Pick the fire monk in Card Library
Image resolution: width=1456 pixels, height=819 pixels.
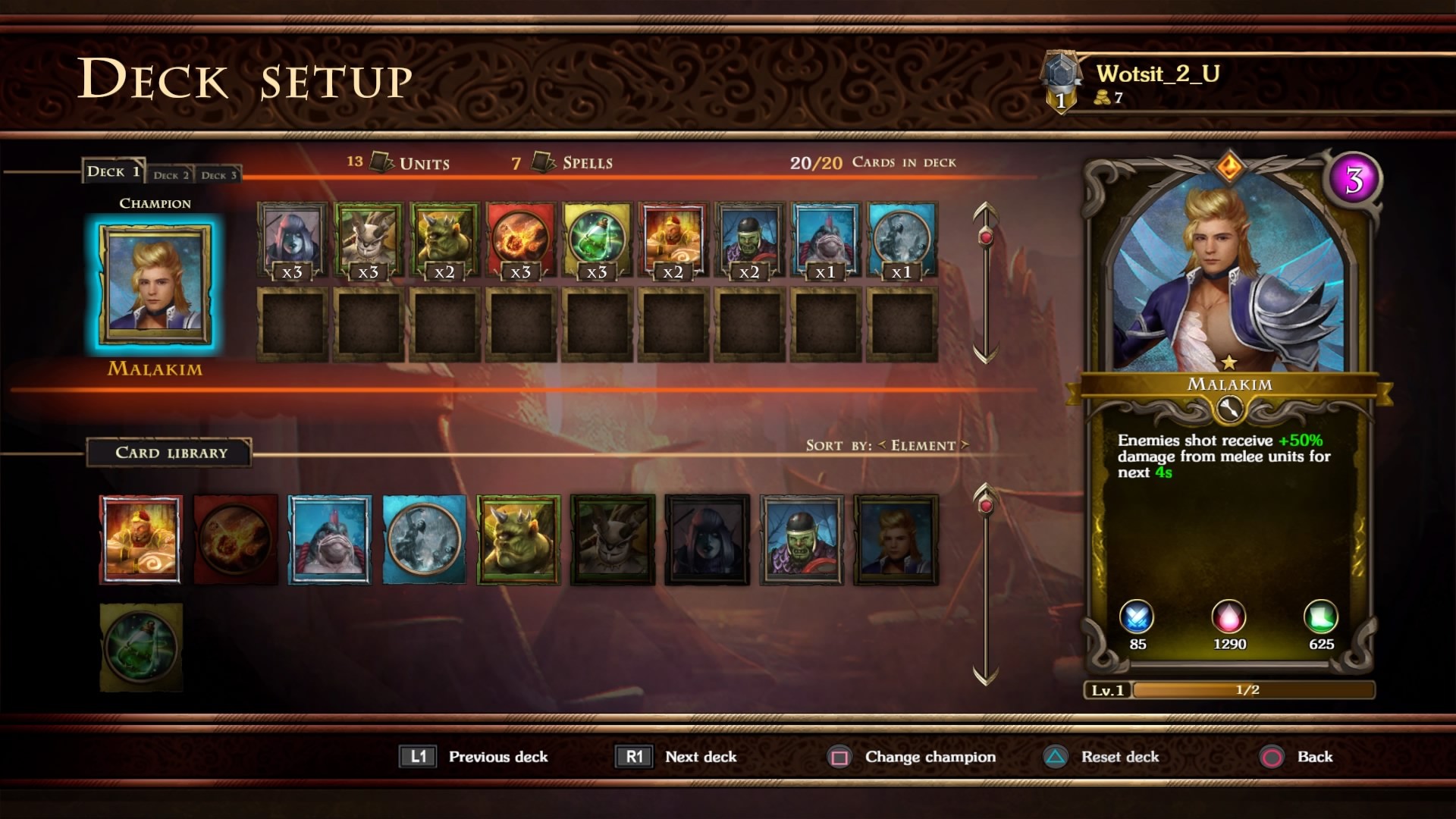tap(141, 539)
